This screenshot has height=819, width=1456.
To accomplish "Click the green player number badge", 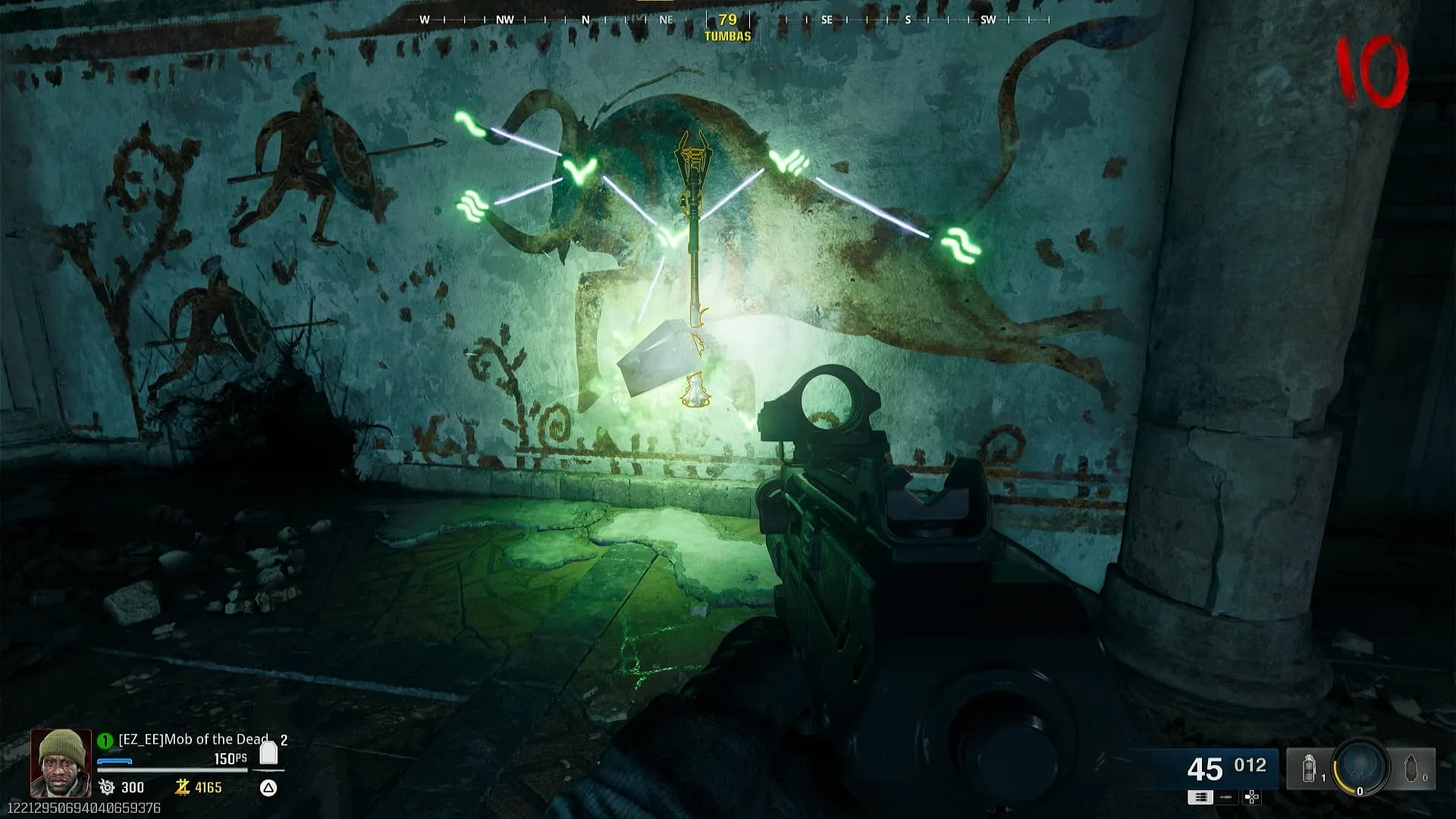I will [x=105, y=740].
